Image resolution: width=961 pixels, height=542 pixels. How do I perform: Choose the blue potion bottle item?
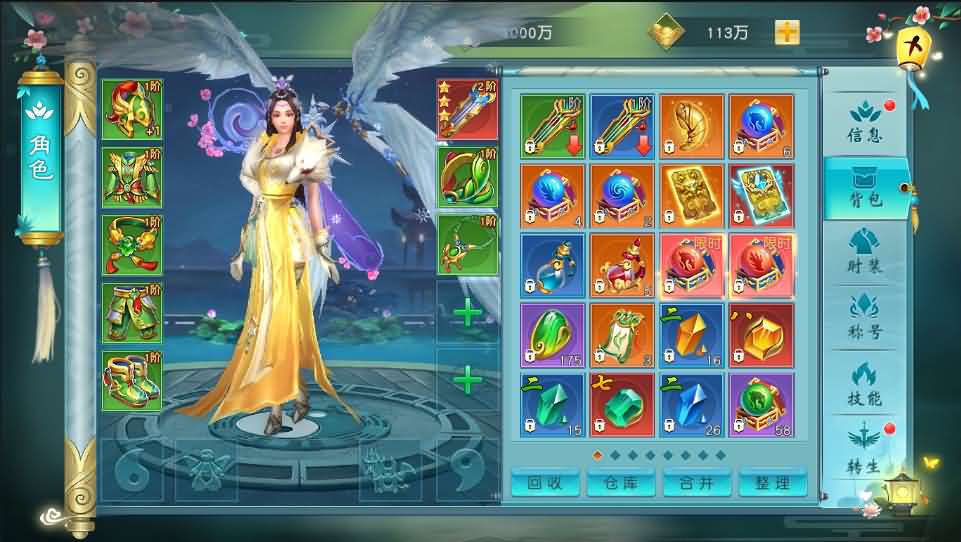(x=552, y=266)
